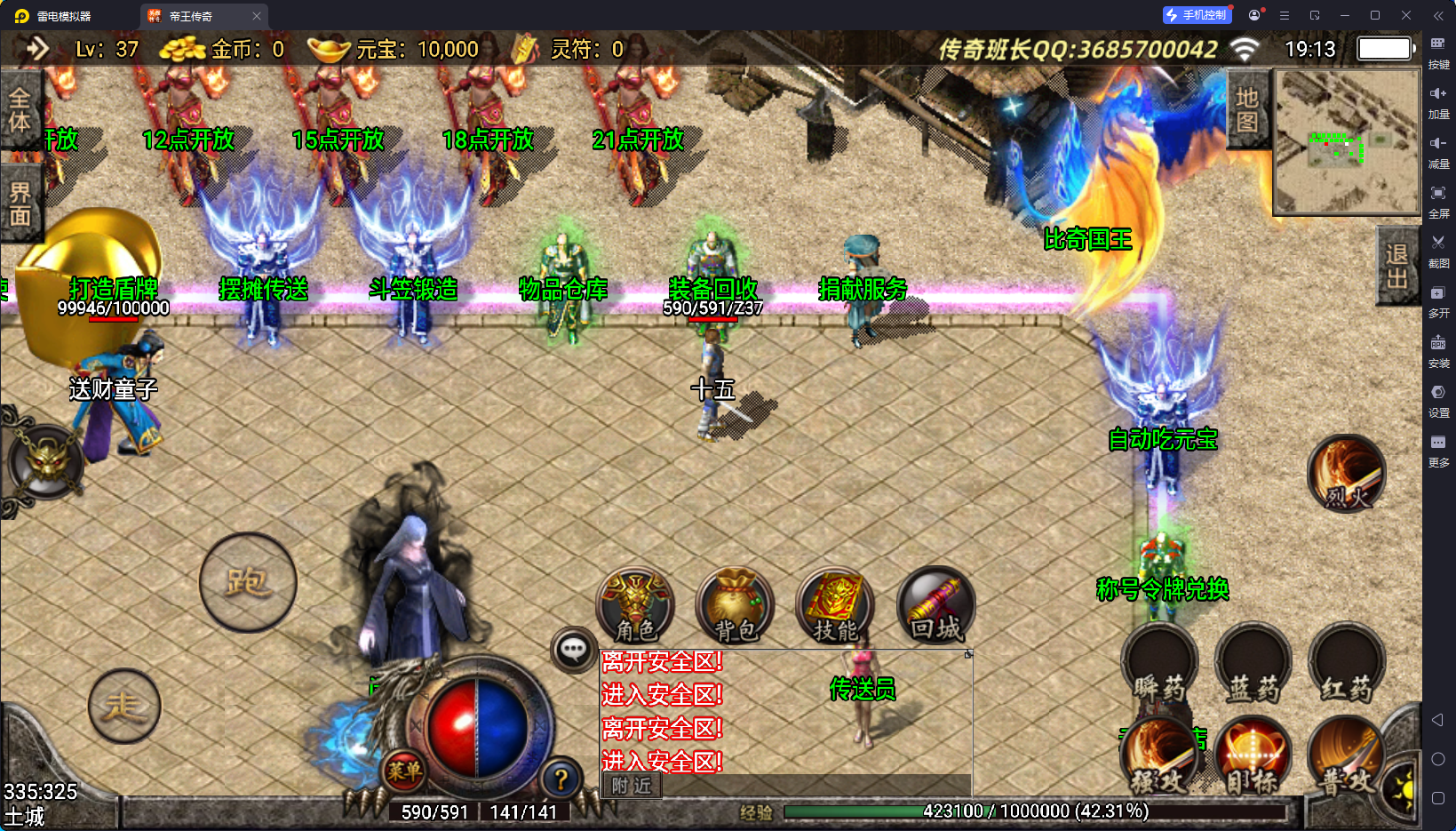Select the 附近 nearby chat tab

pyautogui.click(x=632, y=785)
